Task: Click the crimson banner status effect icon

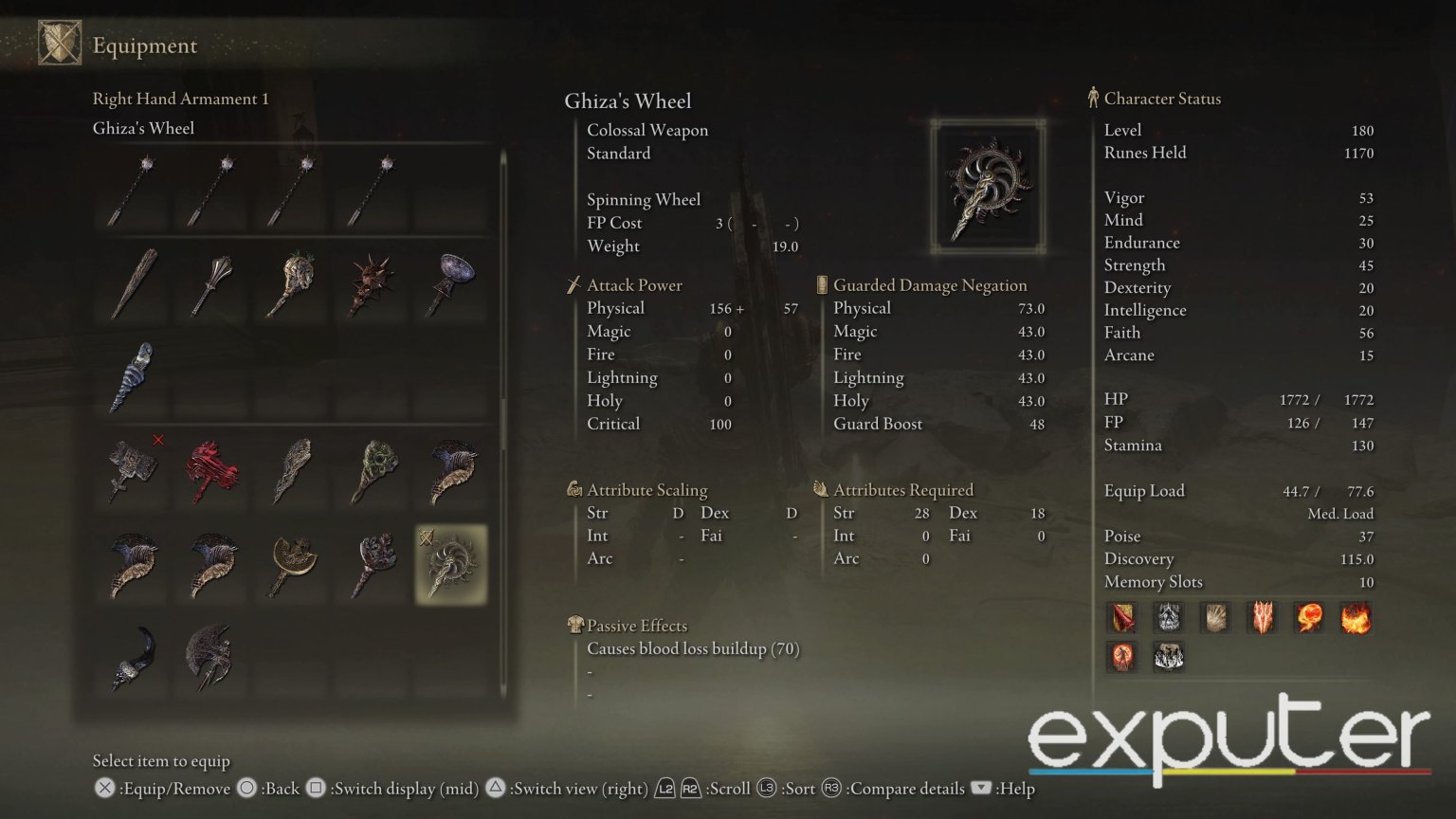Action: coord(1122,617)
